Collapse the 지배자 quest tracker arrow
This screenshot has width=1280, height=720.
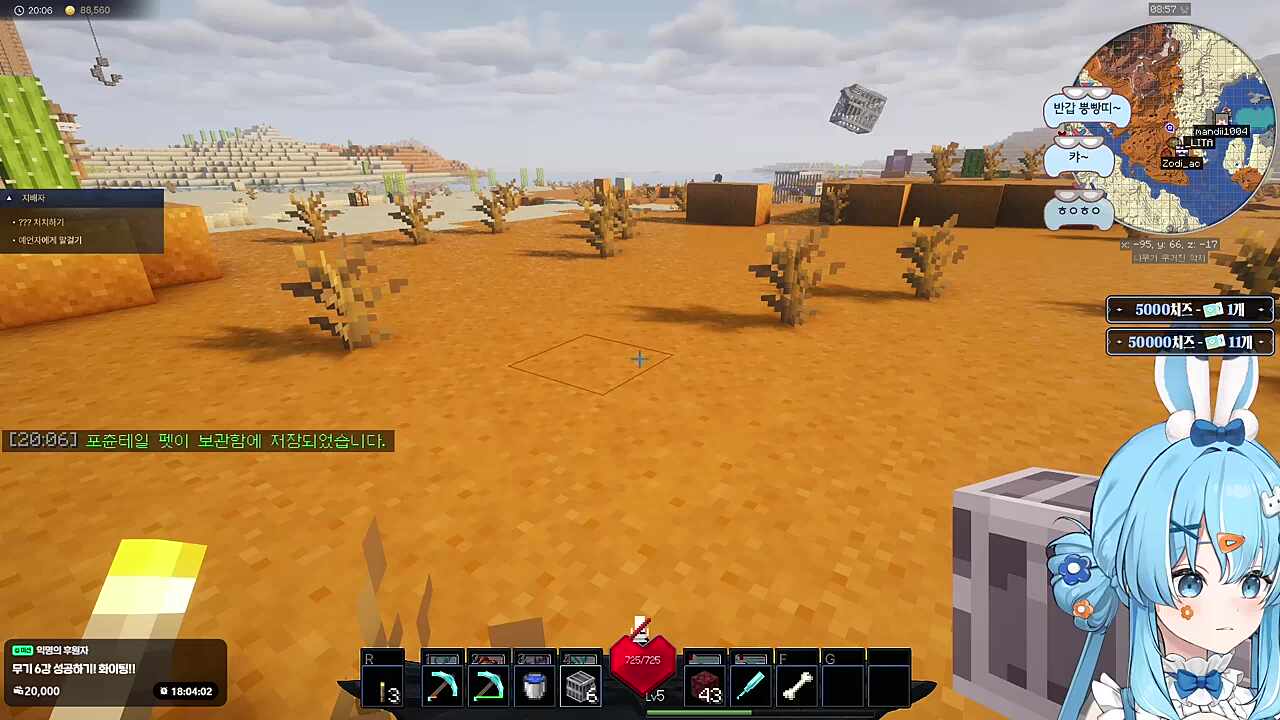tap(9, 198)
